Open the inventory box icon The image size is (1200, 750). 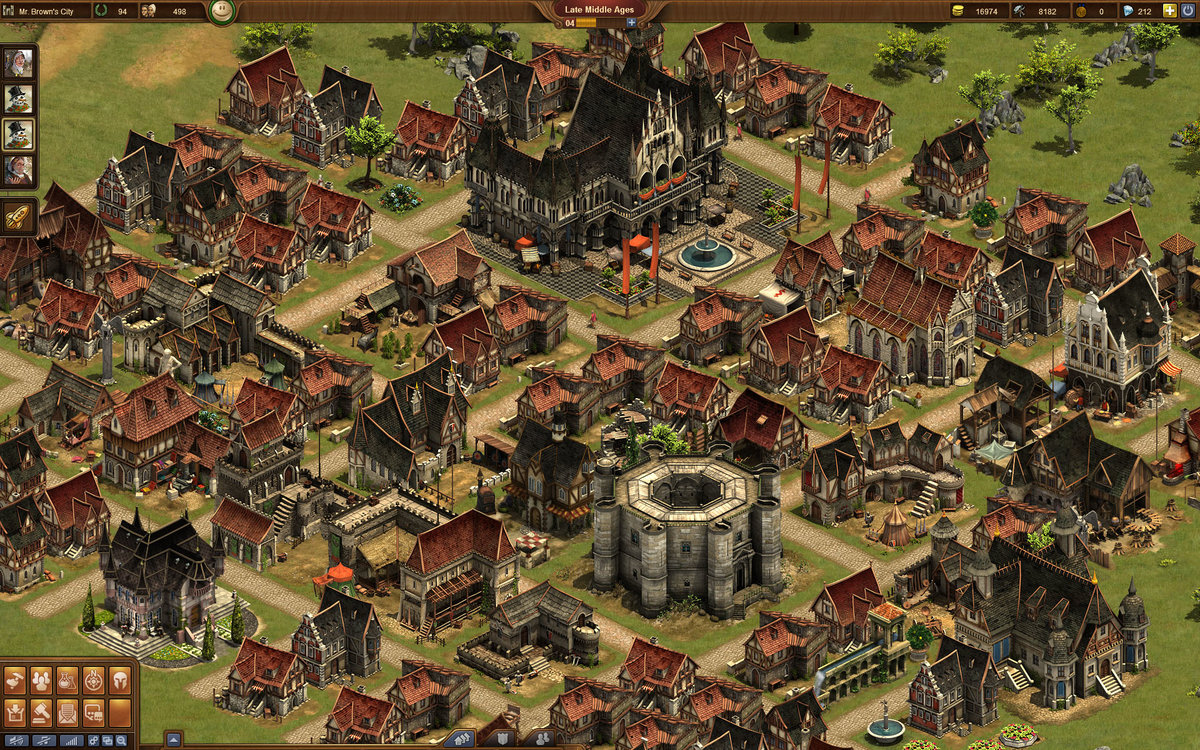tap(15, 713)
